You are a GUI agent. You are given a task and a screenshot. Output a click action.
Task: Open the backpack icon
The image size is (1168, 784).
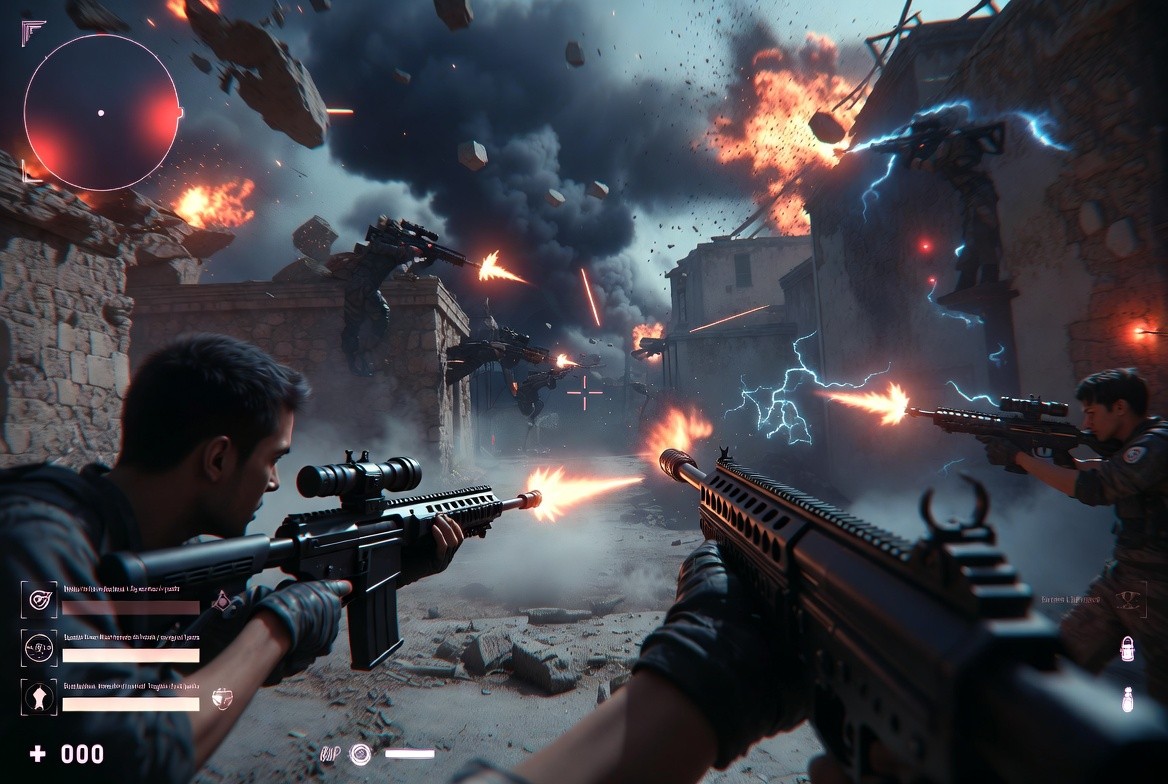[1127, 648]
